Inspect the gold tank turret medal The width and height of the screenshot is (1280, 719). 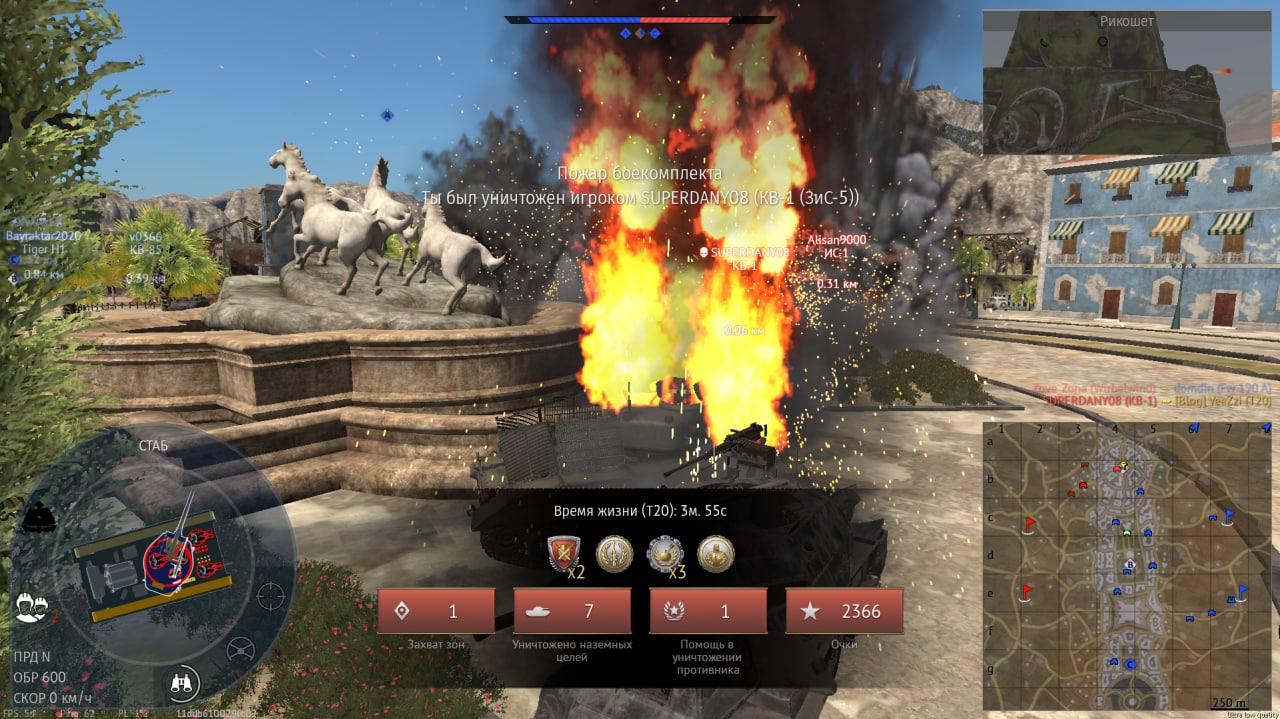tap(715, 554)
